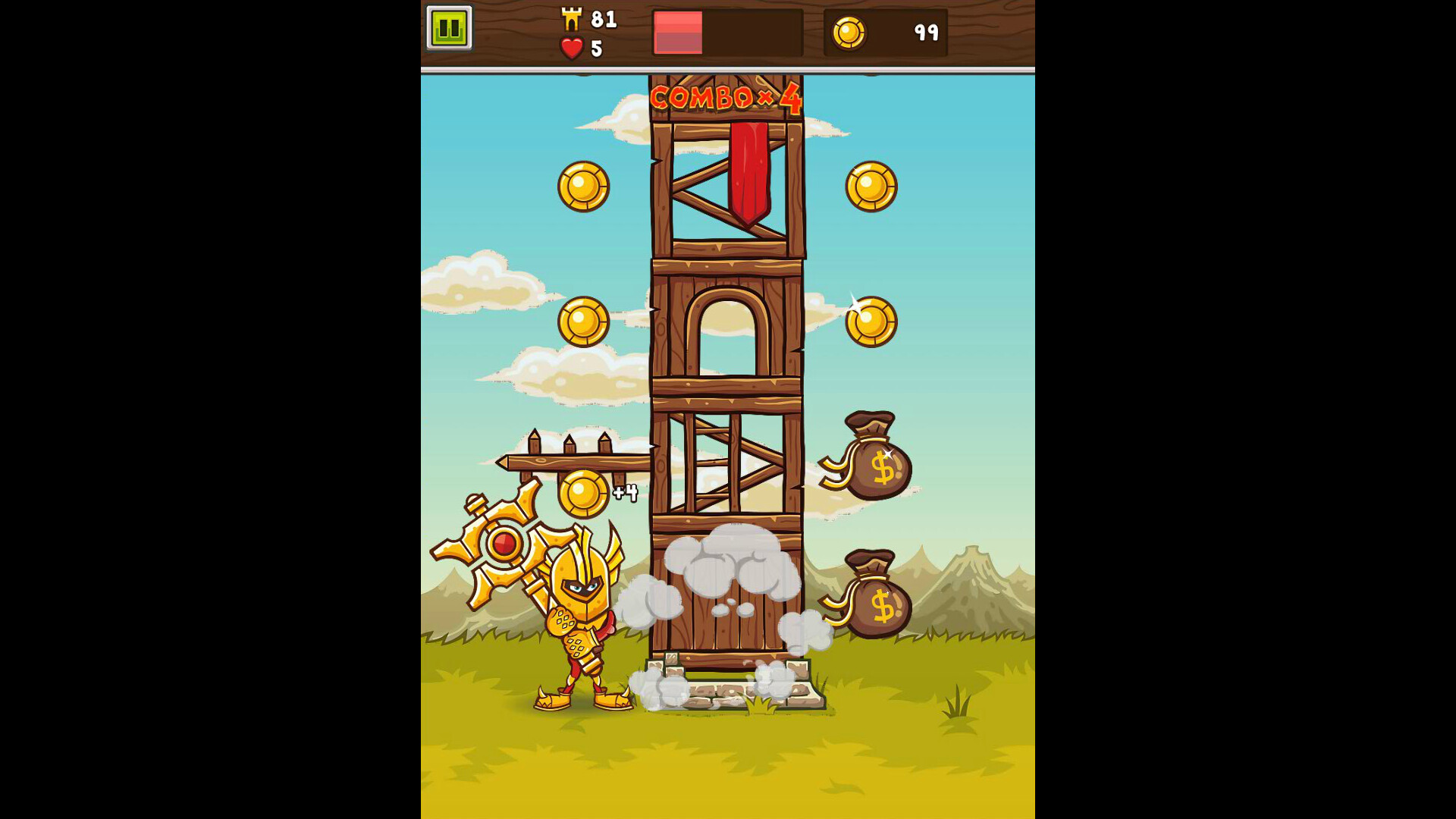1456x819 pixels.
Task: Click the gold coin icon beside the 99 counter
Action: 849,33
